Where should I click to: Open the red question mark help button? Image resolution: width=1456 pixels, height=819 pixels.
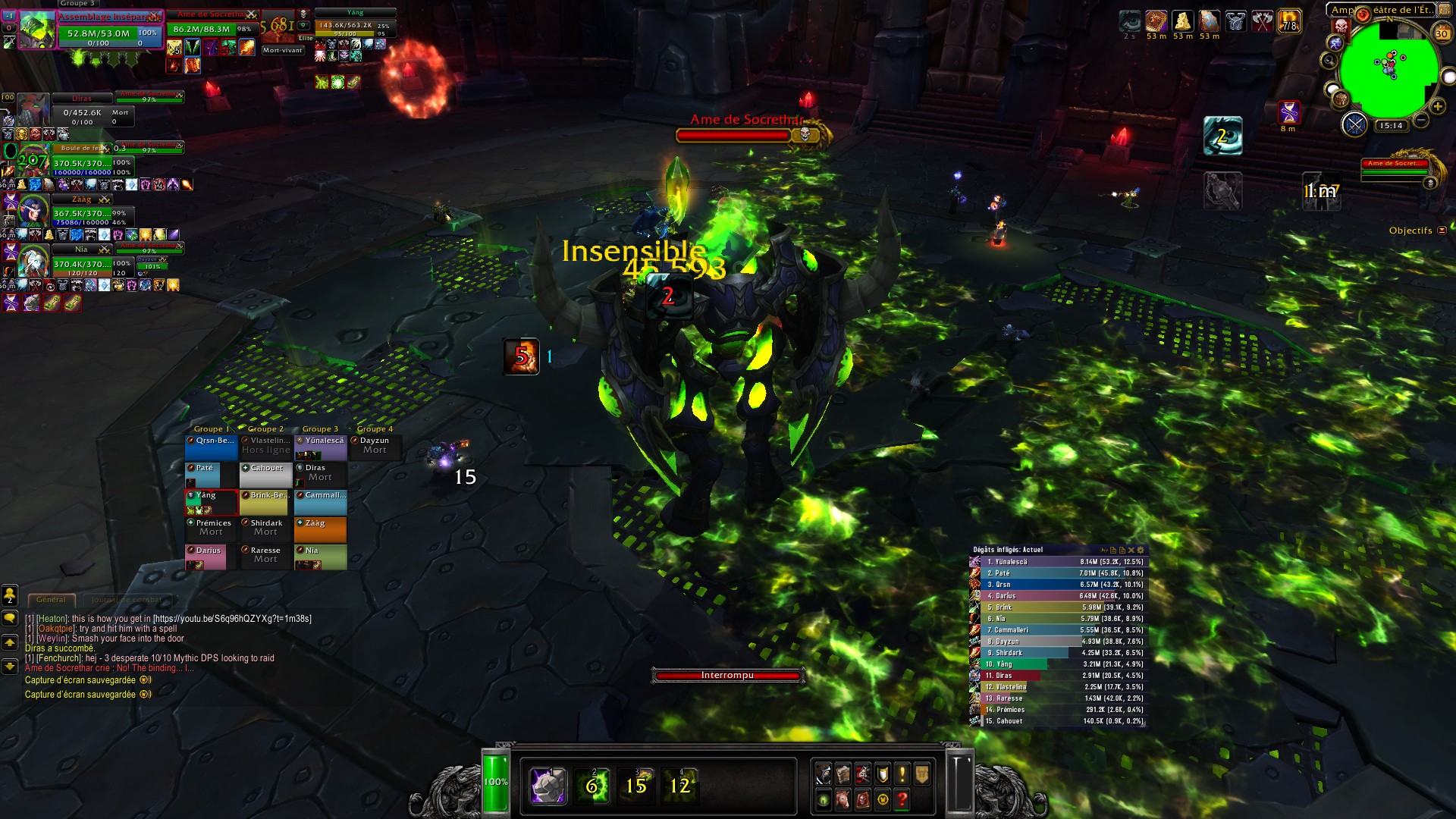click(x=902, y=799)
